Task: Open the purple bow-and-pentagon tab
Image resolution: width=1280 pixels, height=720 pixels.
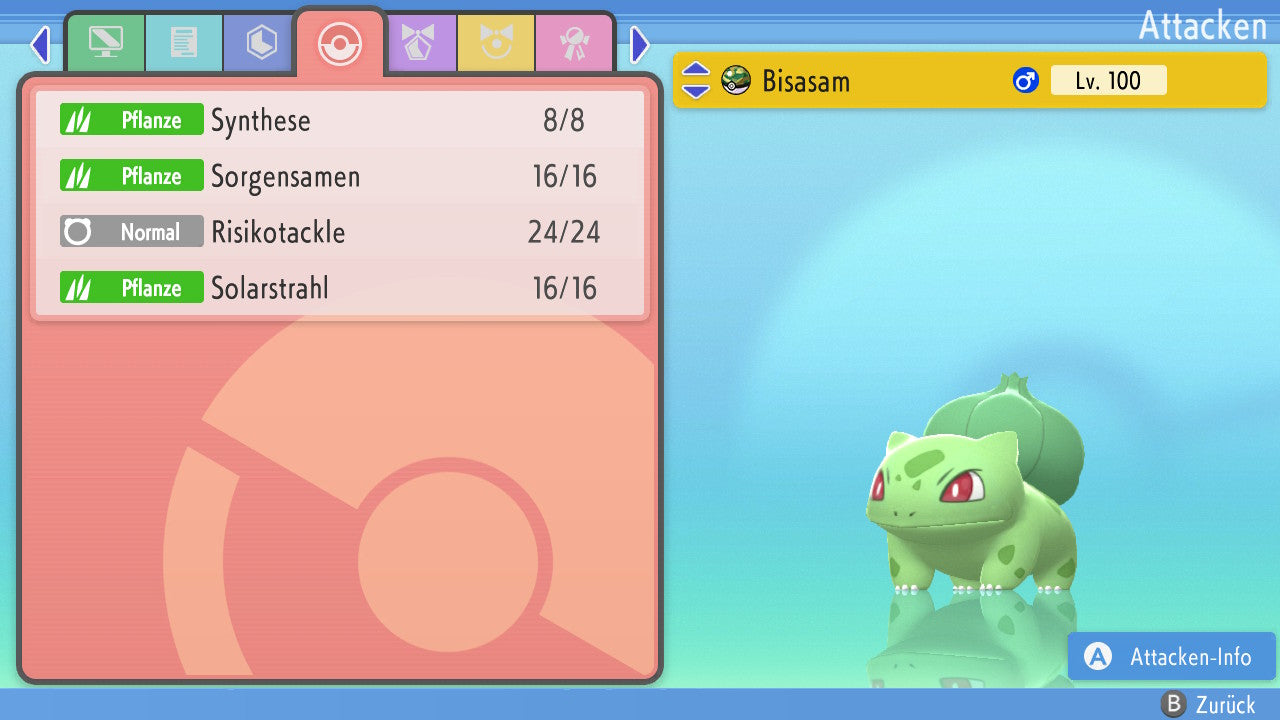Action: (418, 43)
